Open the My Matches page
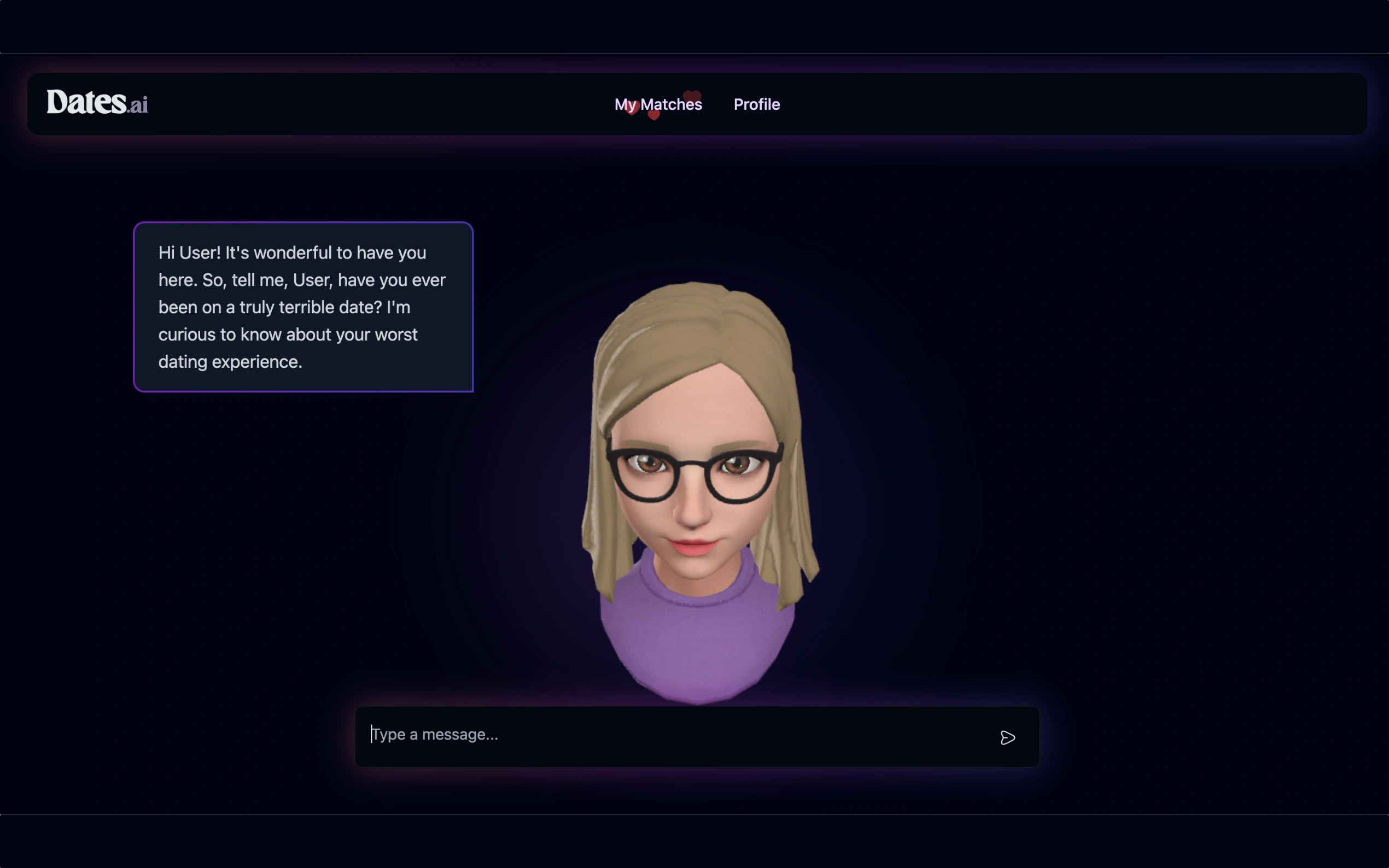1389x868 pixels. pos(658,104)
